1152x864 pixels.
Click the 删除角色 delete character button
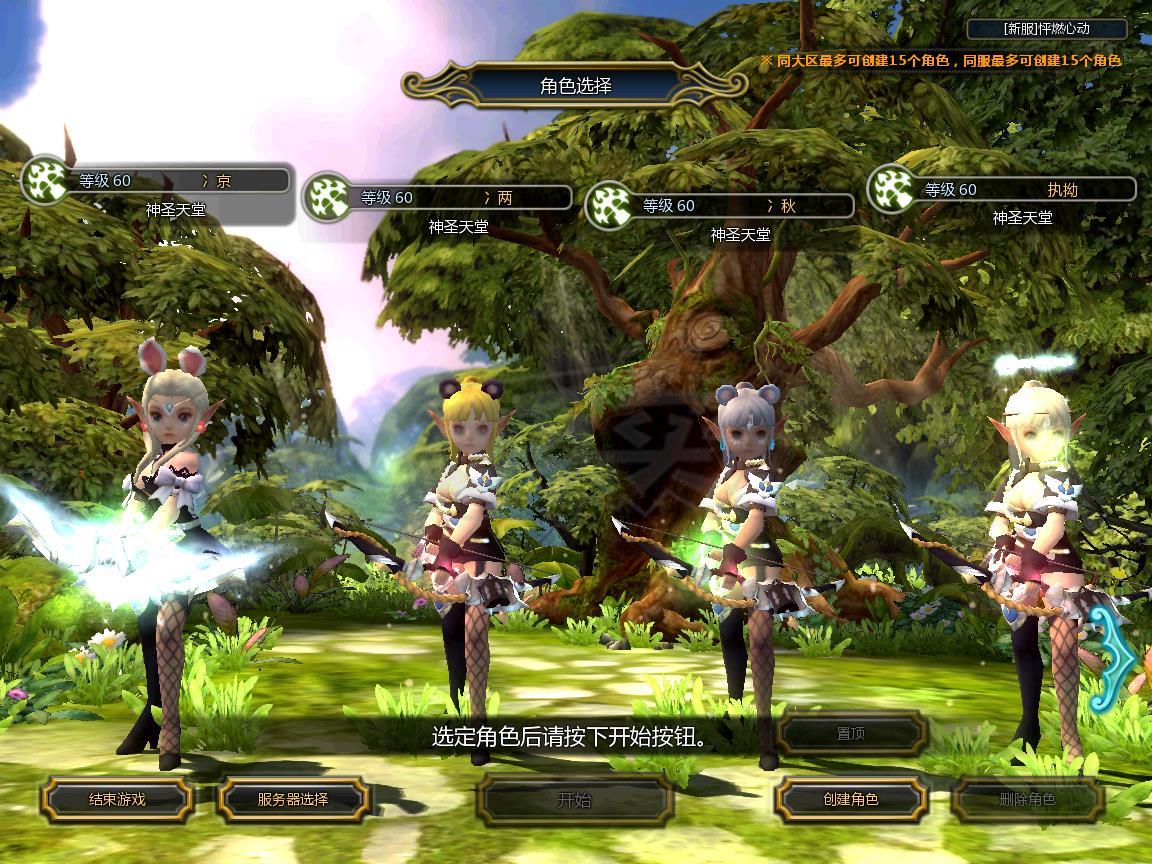click(x=1027, y=799)
